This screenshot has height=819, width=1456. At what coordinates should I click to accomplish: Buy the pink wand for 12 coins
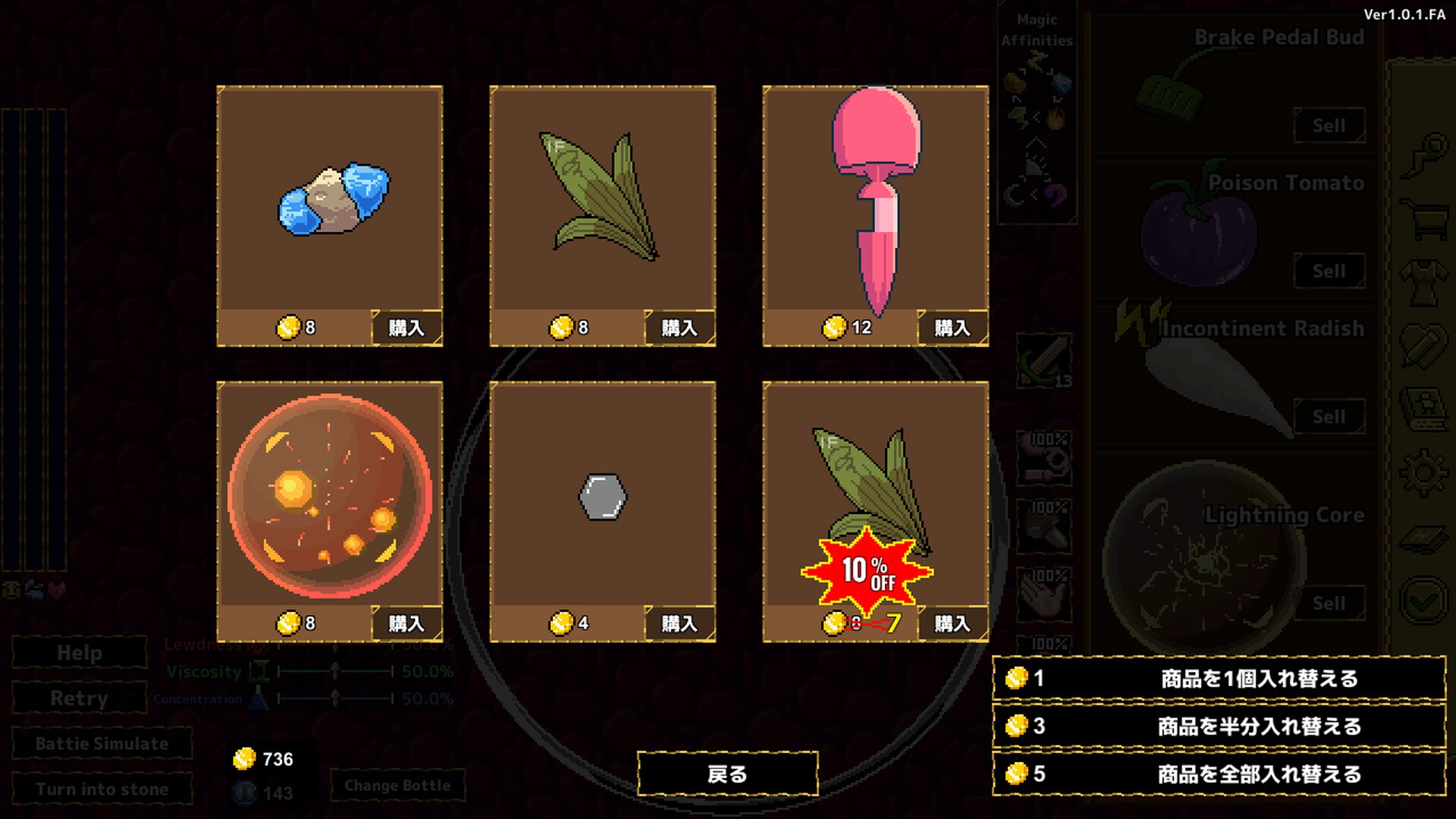[x=952, y=328]
